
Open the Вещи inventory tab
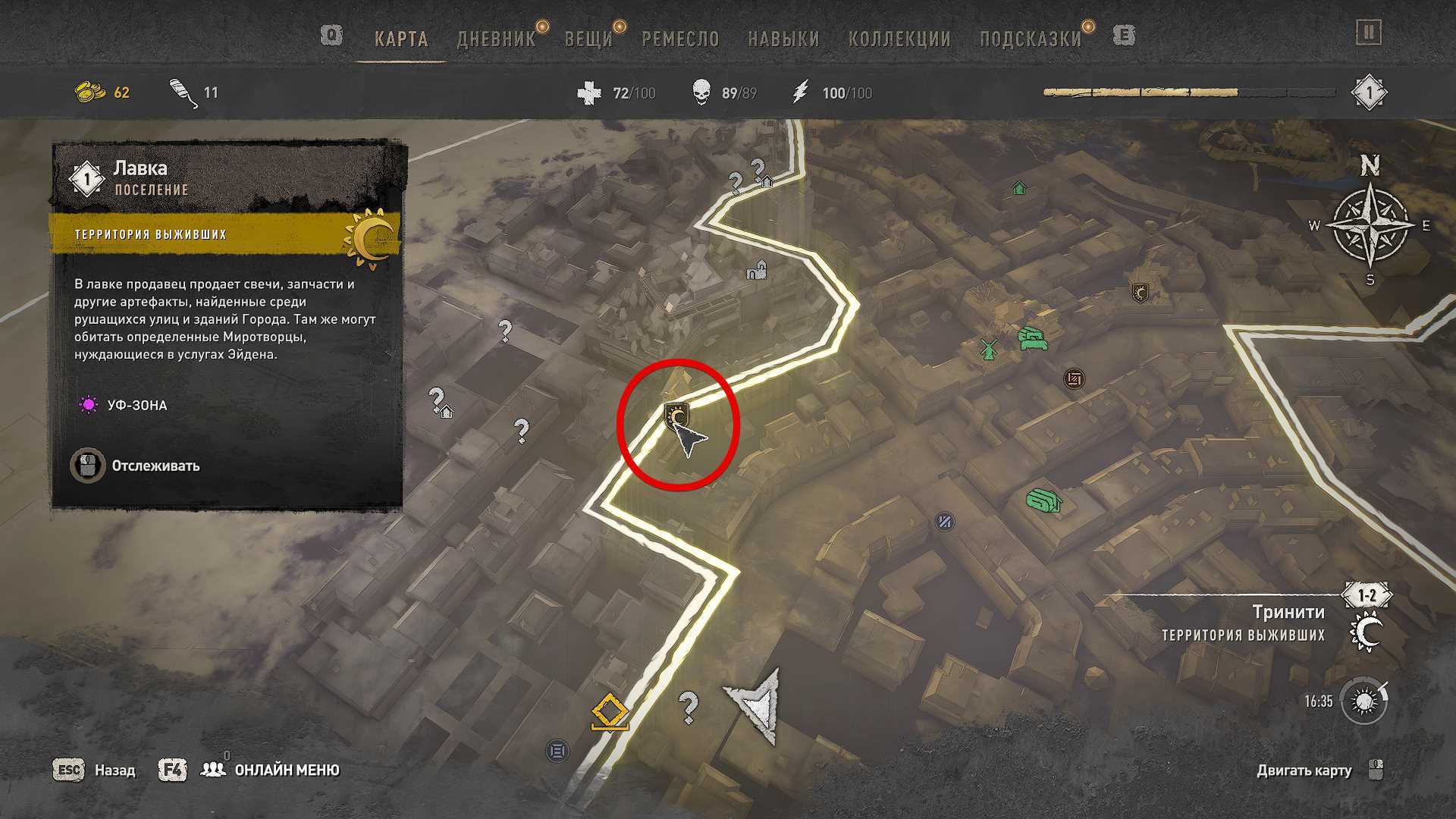pyautogui.click(x=588, y=39)
